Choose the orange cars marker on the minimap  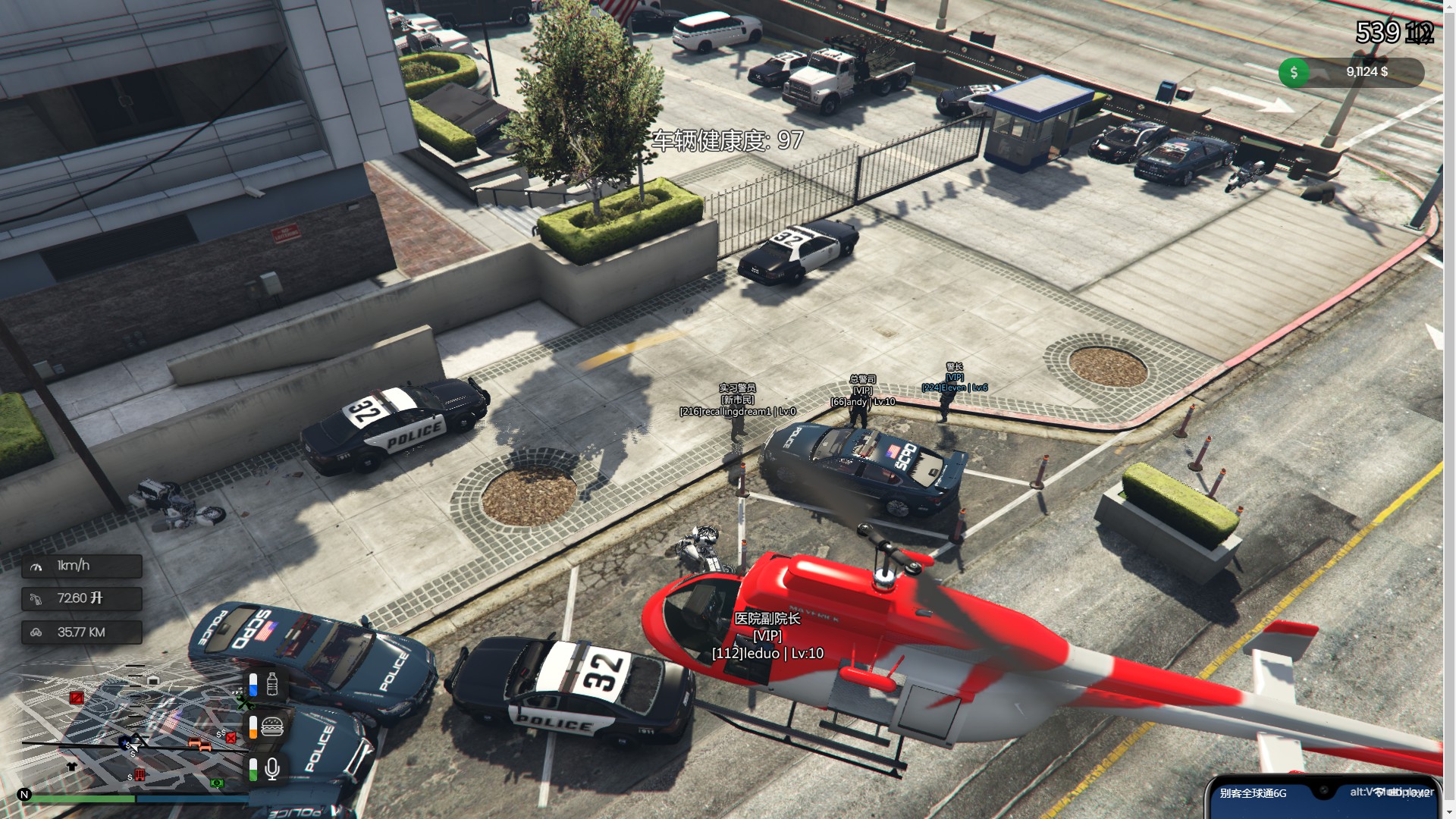click(x=199, y=745)
